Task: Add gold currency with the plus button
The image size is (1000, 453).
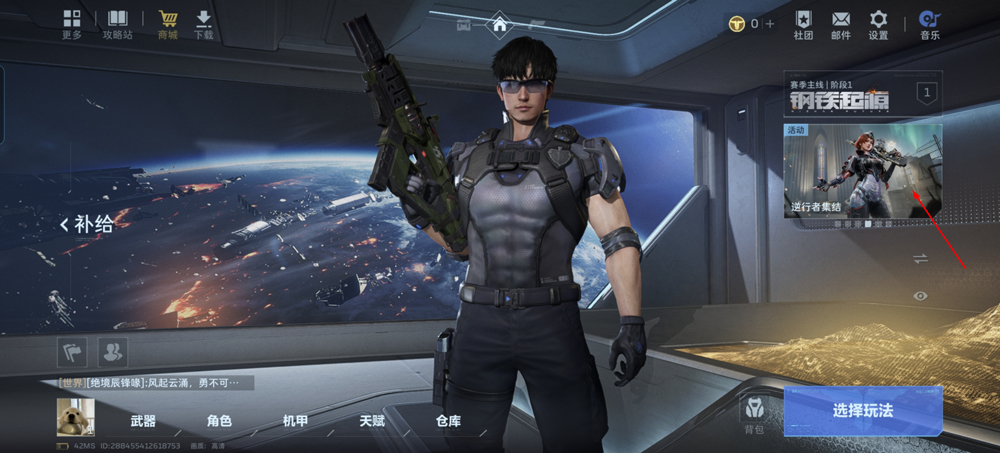Action: [769, 23]
